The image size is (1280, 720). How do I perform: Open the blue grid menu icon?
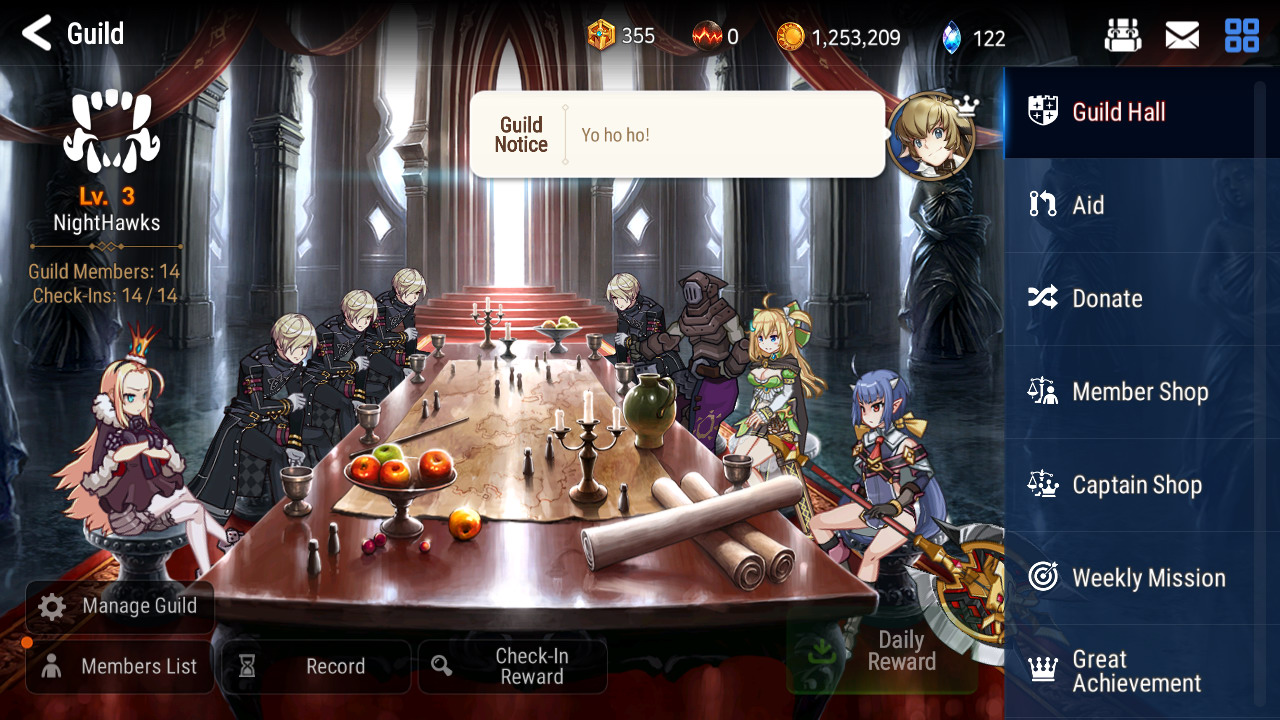point(1242,37)
